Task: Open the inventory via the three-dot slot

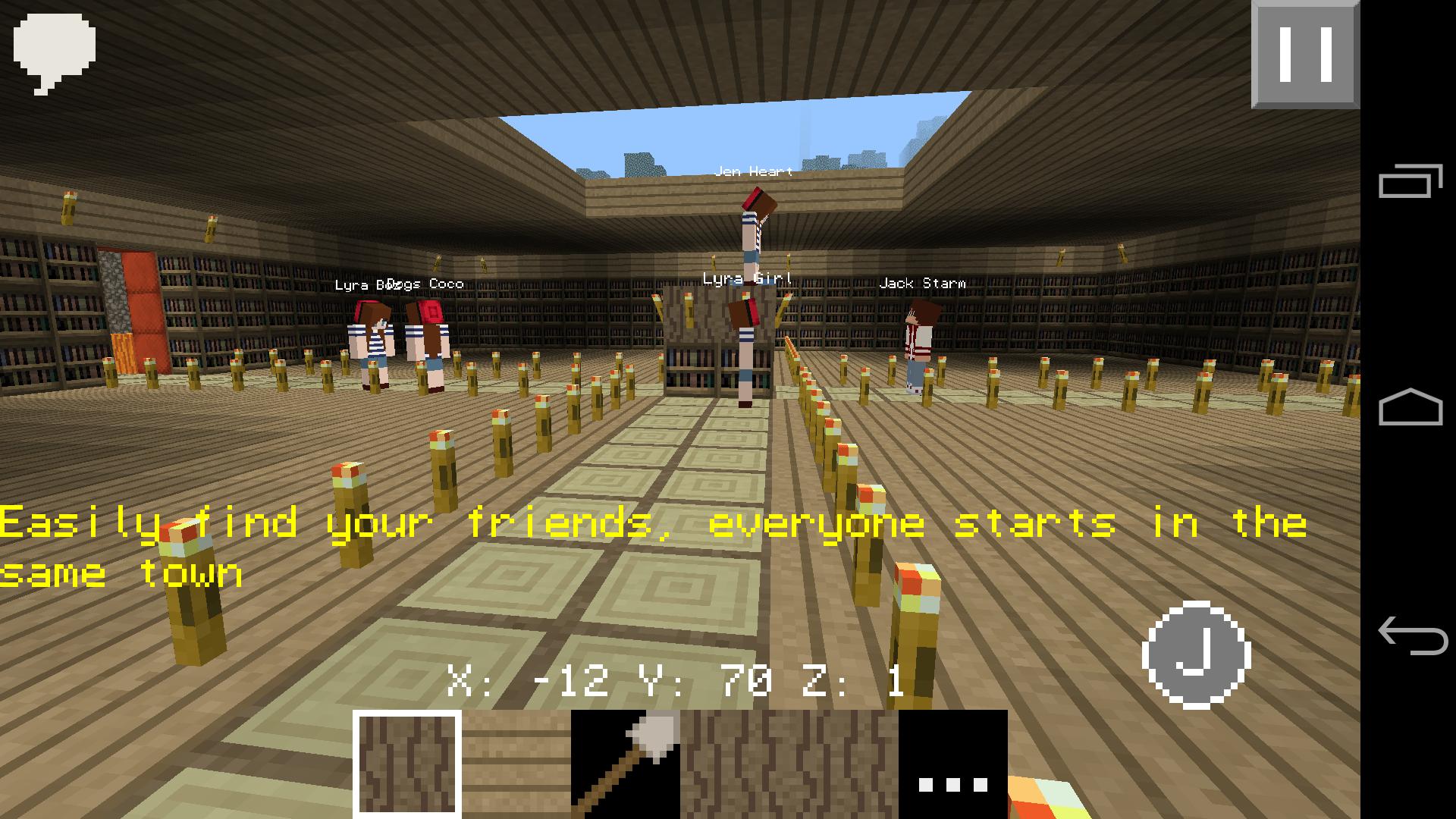Action: (950, 766)
